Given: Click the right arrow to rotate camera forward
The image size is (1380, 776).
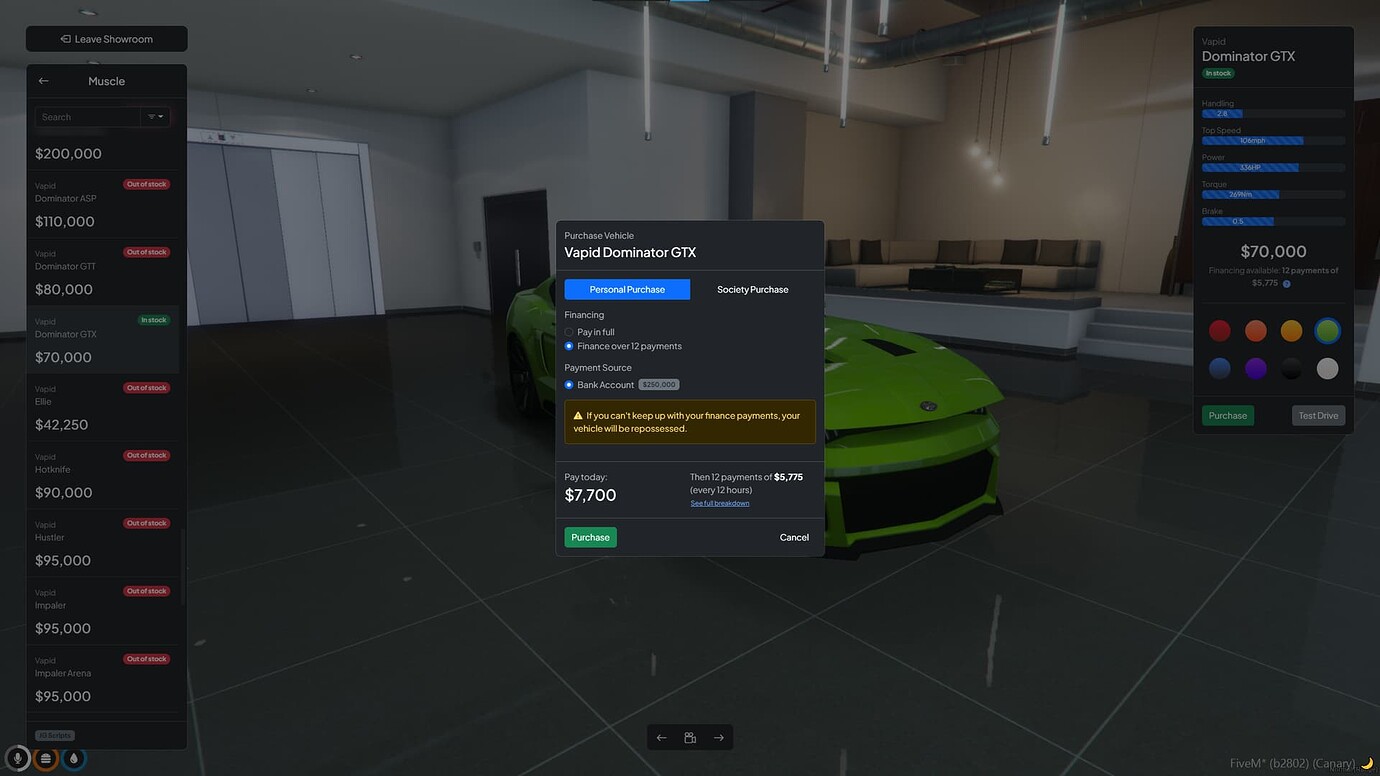Looking at the screenshot, I should (x=718, y=737).
